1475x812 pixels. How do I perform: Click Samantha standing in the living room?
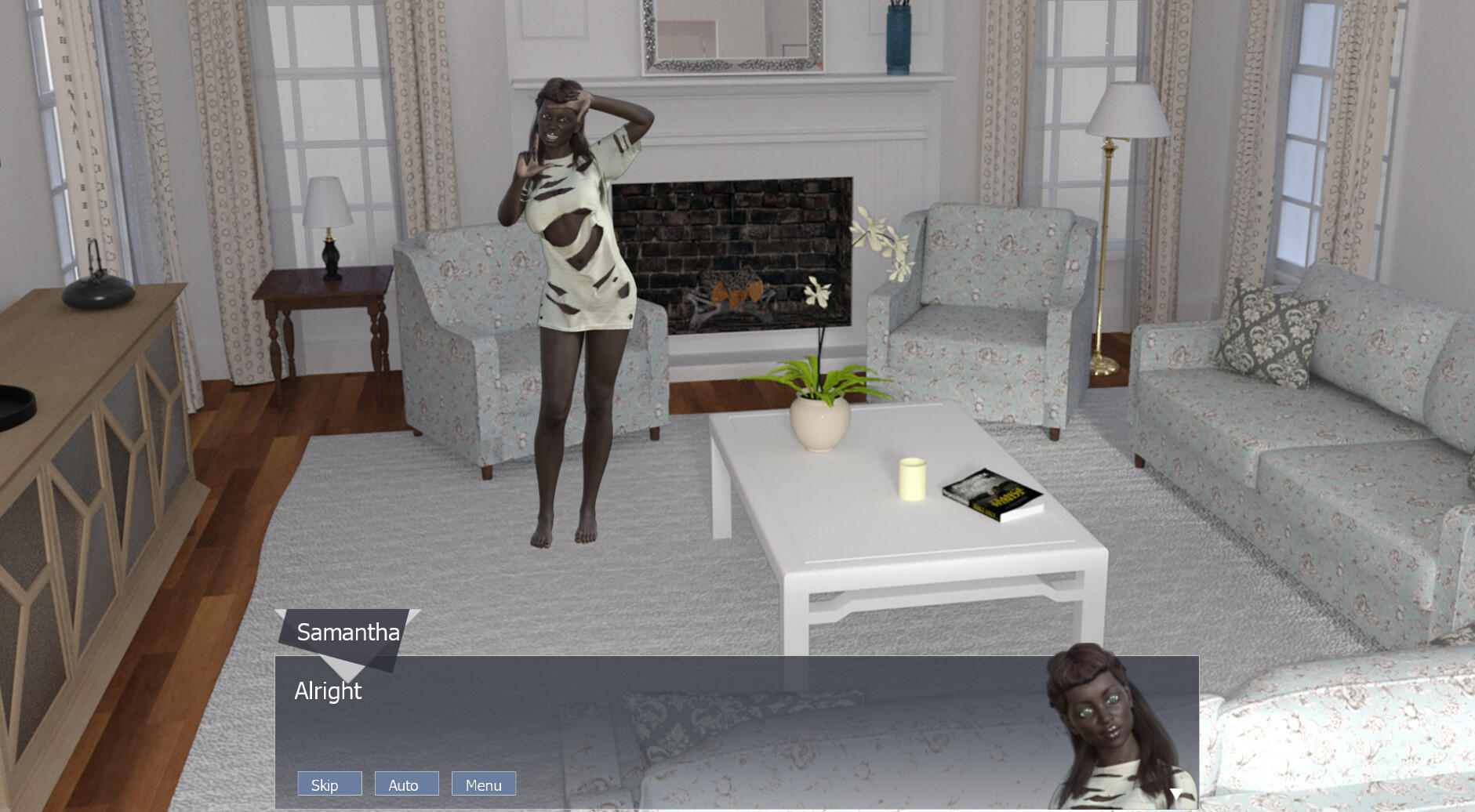point(572,298)
